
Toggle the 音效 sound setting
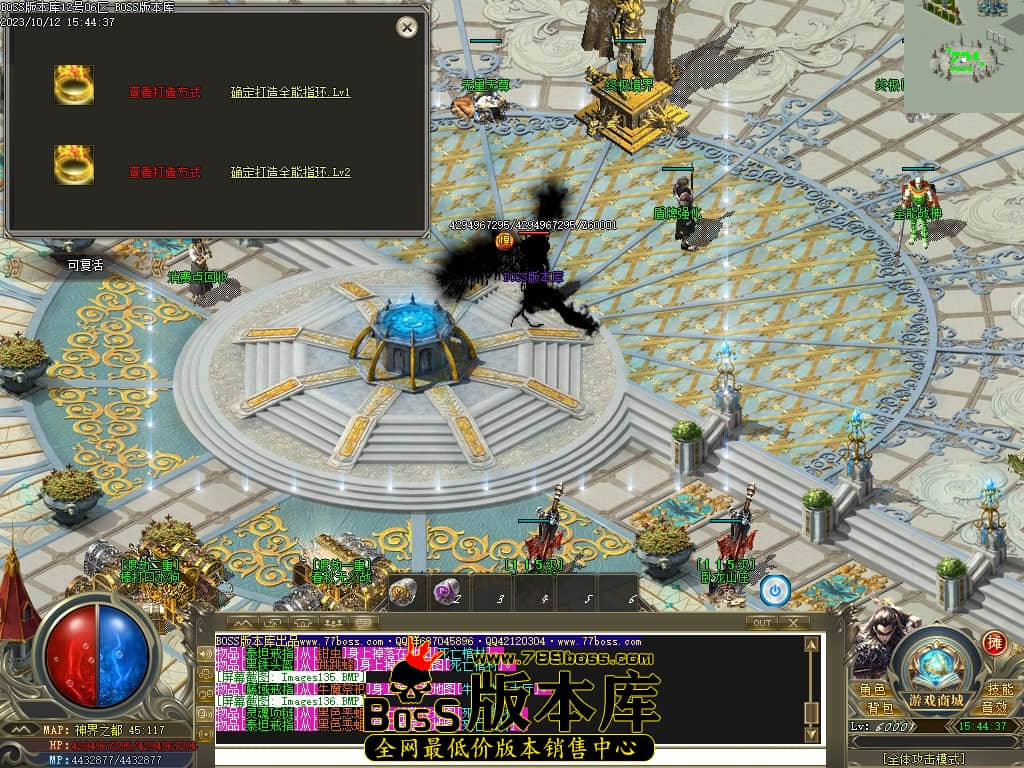click(993, 708)
